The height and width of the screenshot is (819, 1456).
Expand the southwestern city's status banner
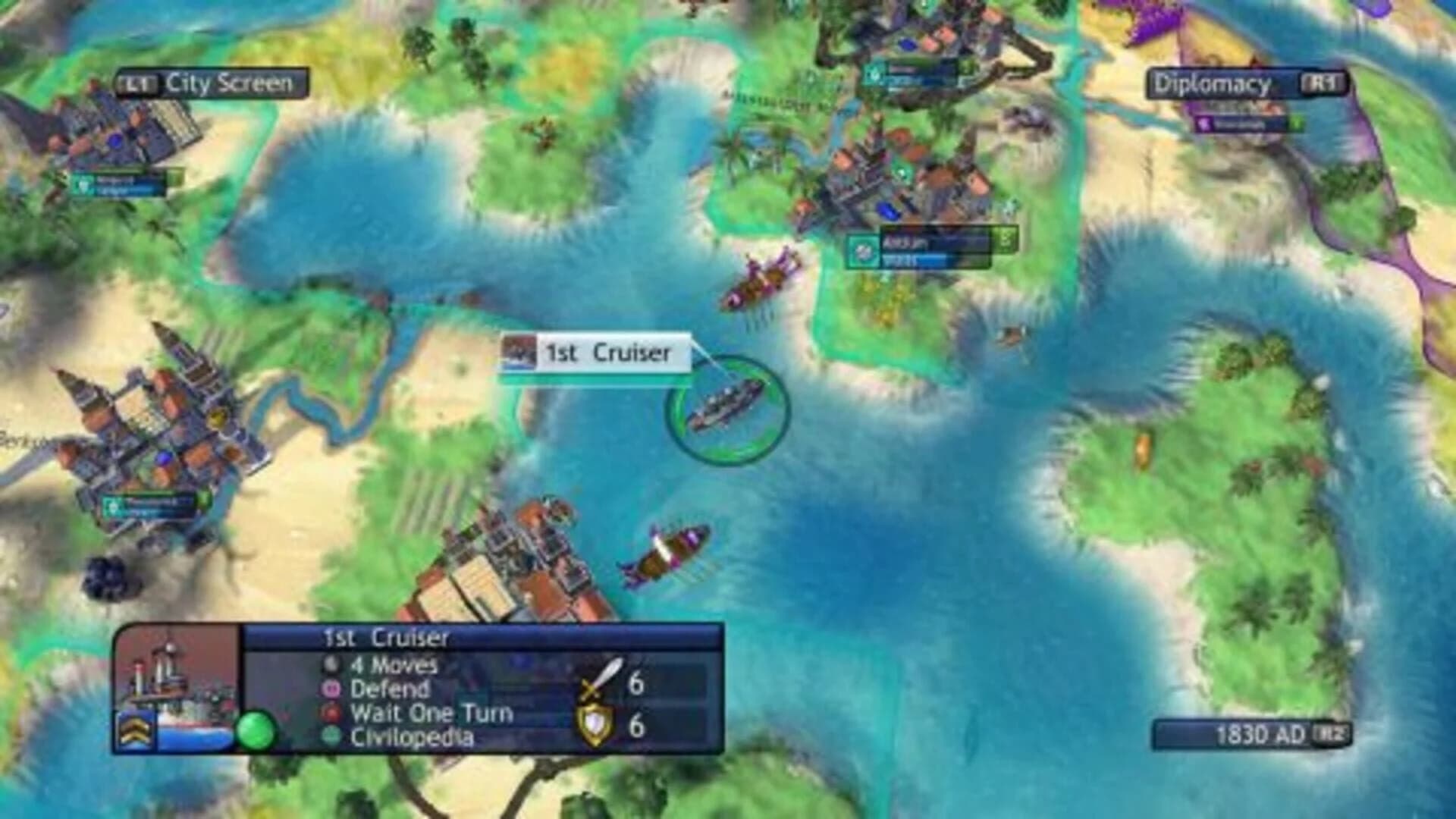click(152, 504)
